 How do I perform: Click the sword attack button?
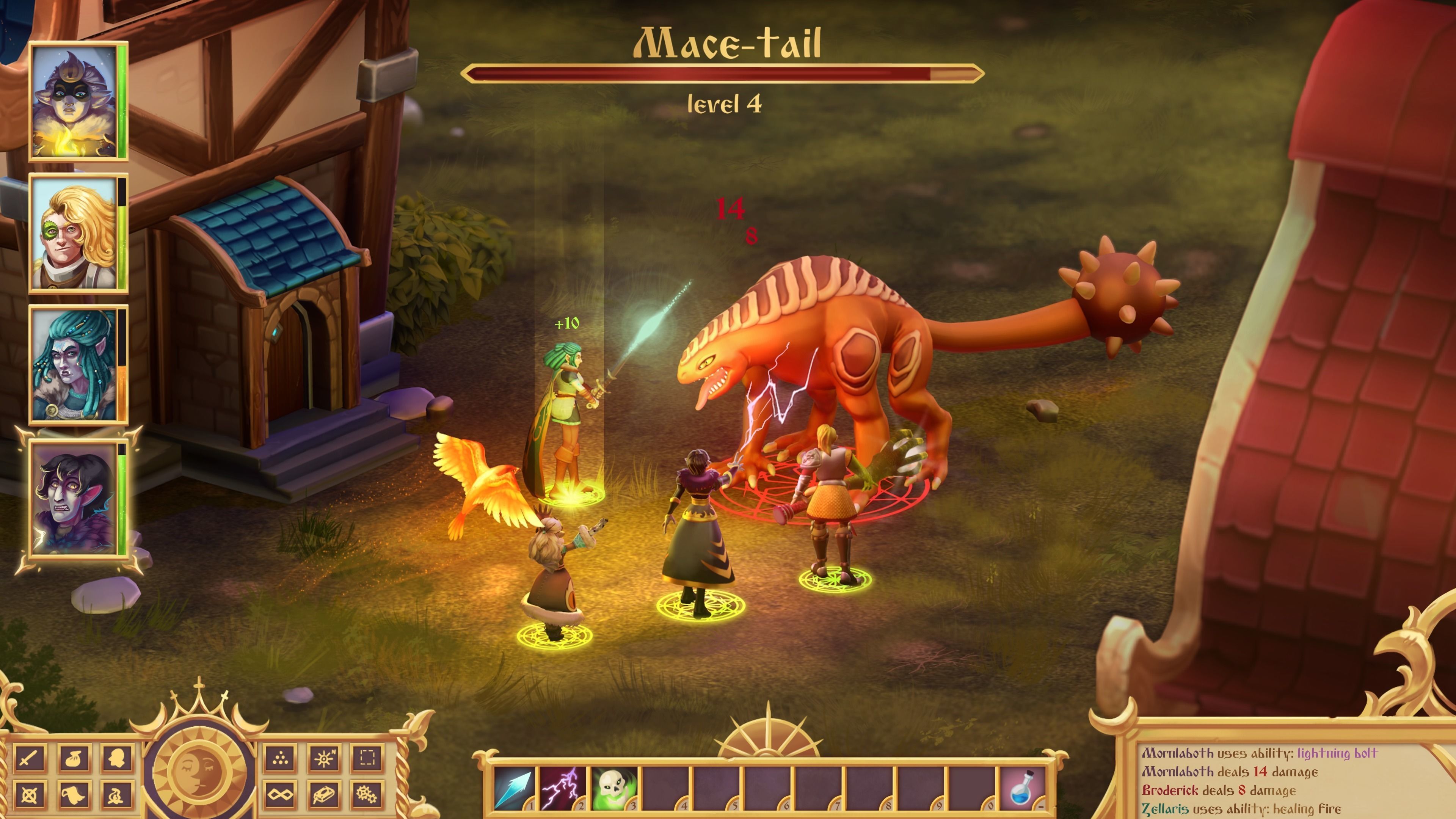tap(30, 758)
